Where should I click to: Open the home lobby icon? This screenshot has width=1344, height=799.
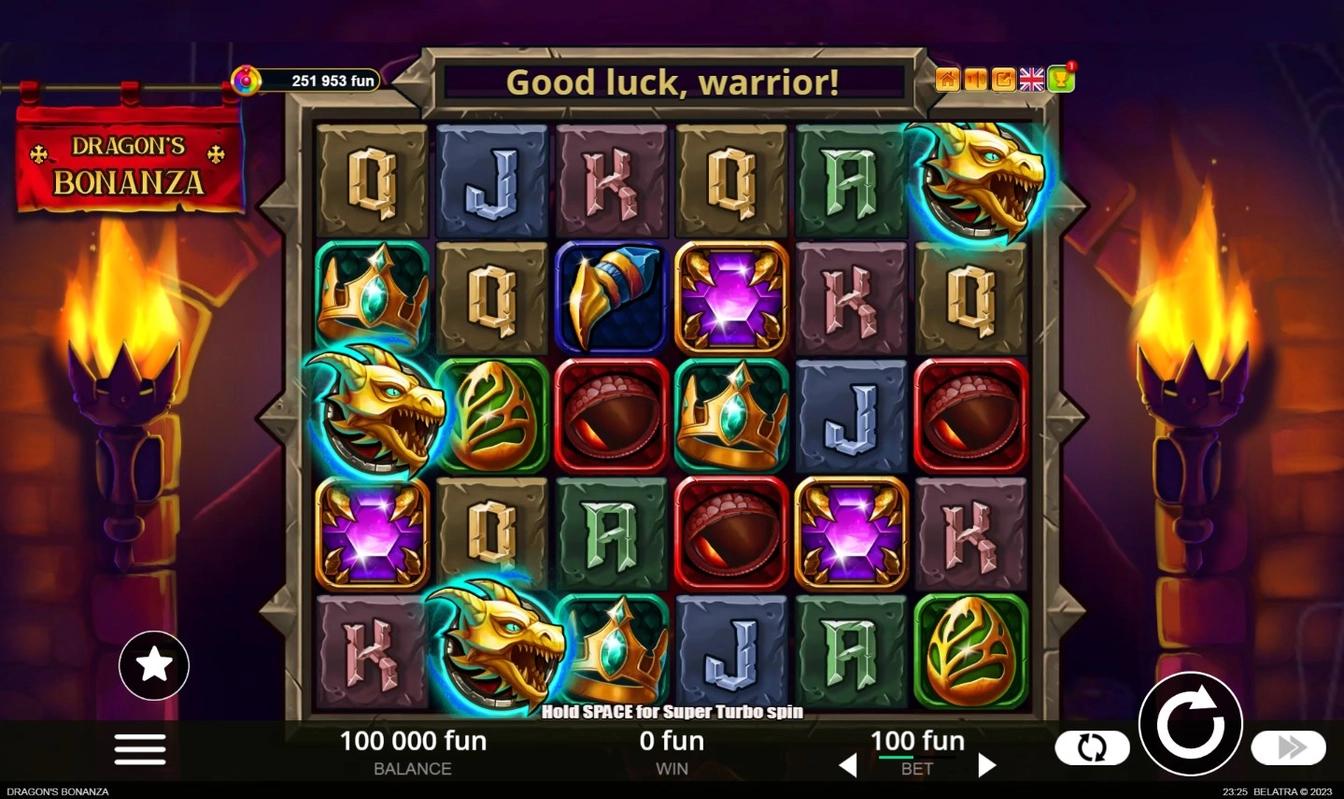pos(947,79)
